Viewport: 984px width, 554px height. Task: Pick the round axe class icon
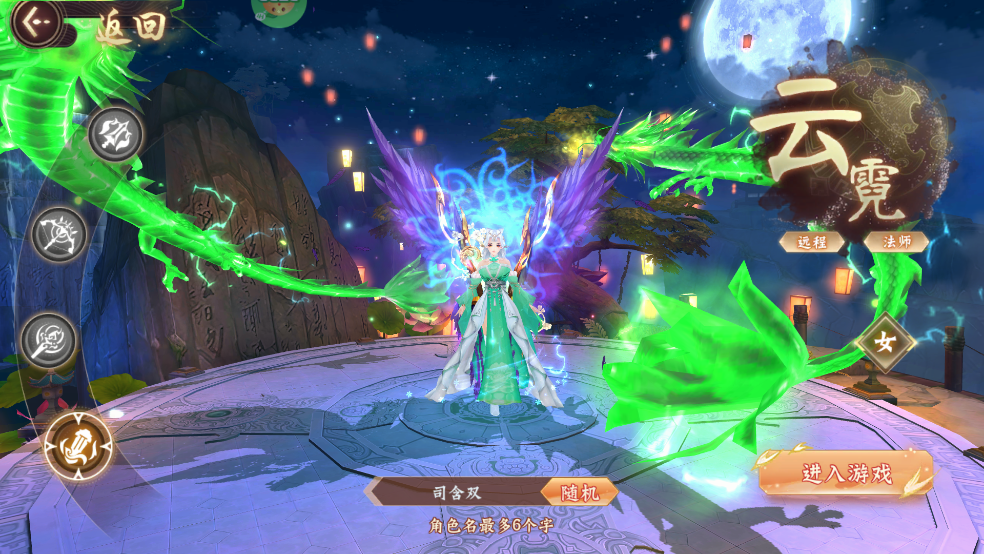click(48, 338)
